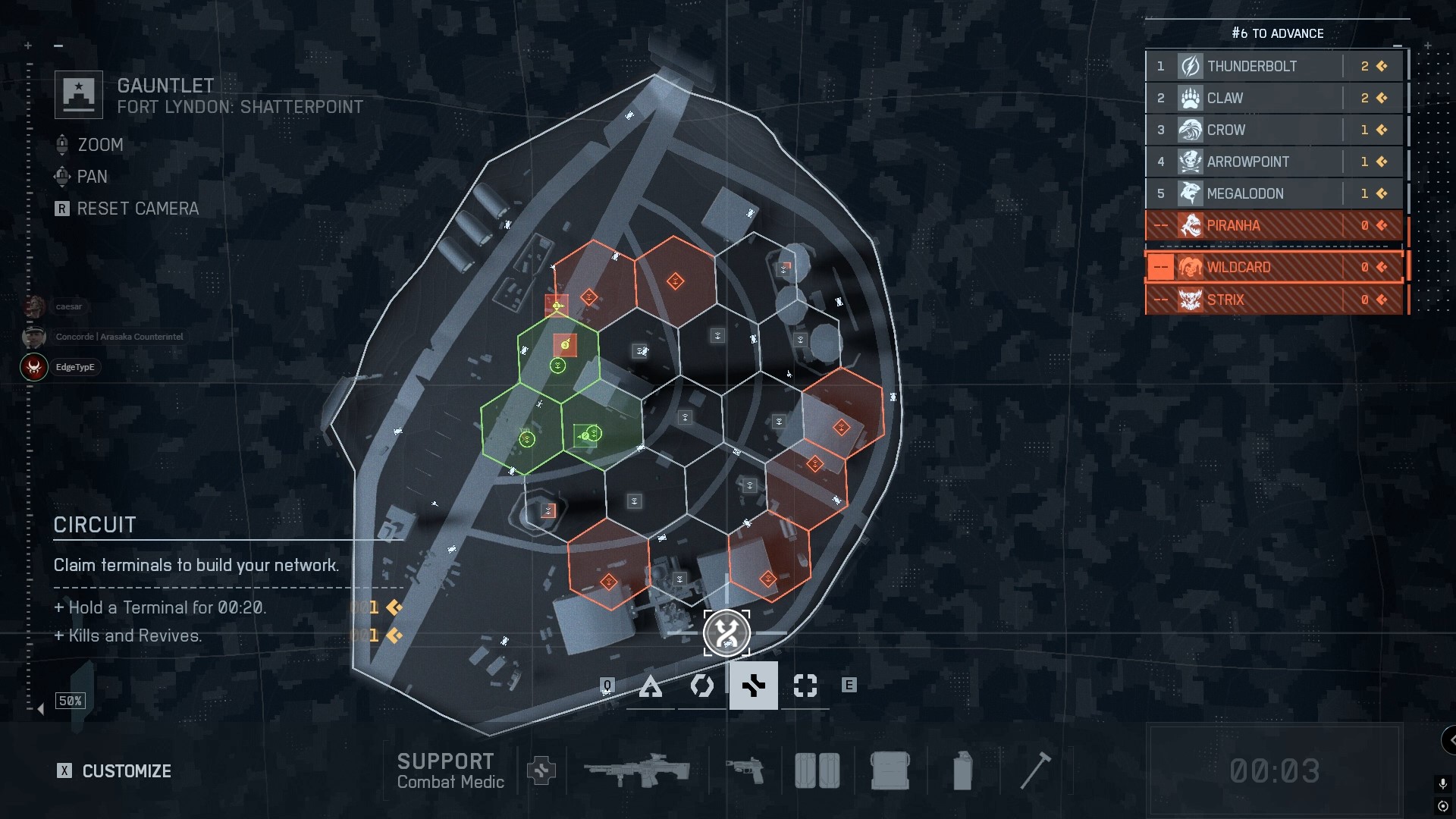The height and width of the screenshot is (819, 1456).
Task: Expand the map view using the plus control
Action: click(x=29, y=45)
